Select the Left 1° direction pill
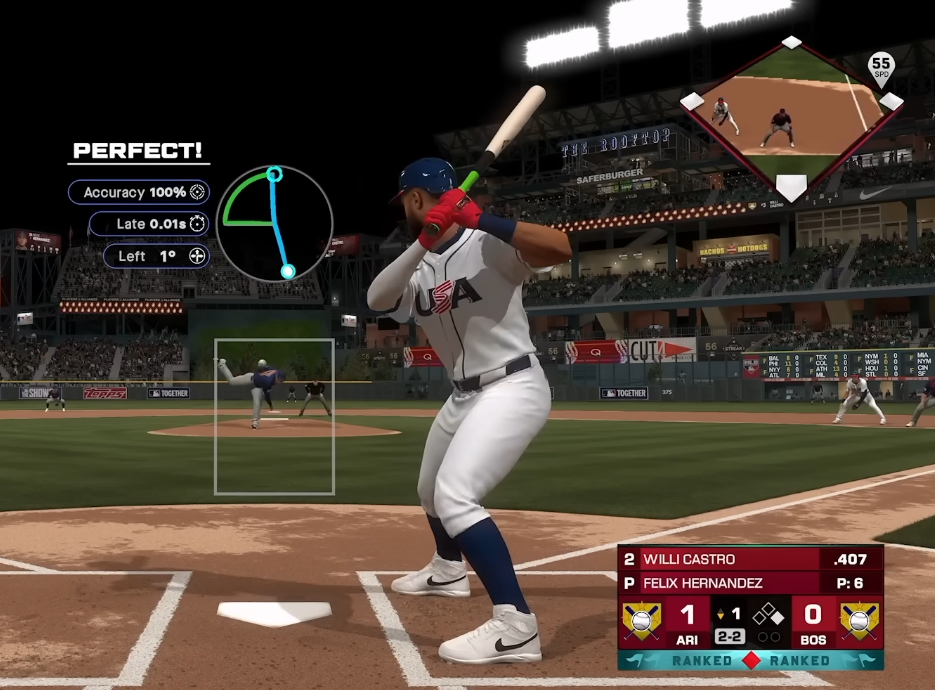 (156, 256)
